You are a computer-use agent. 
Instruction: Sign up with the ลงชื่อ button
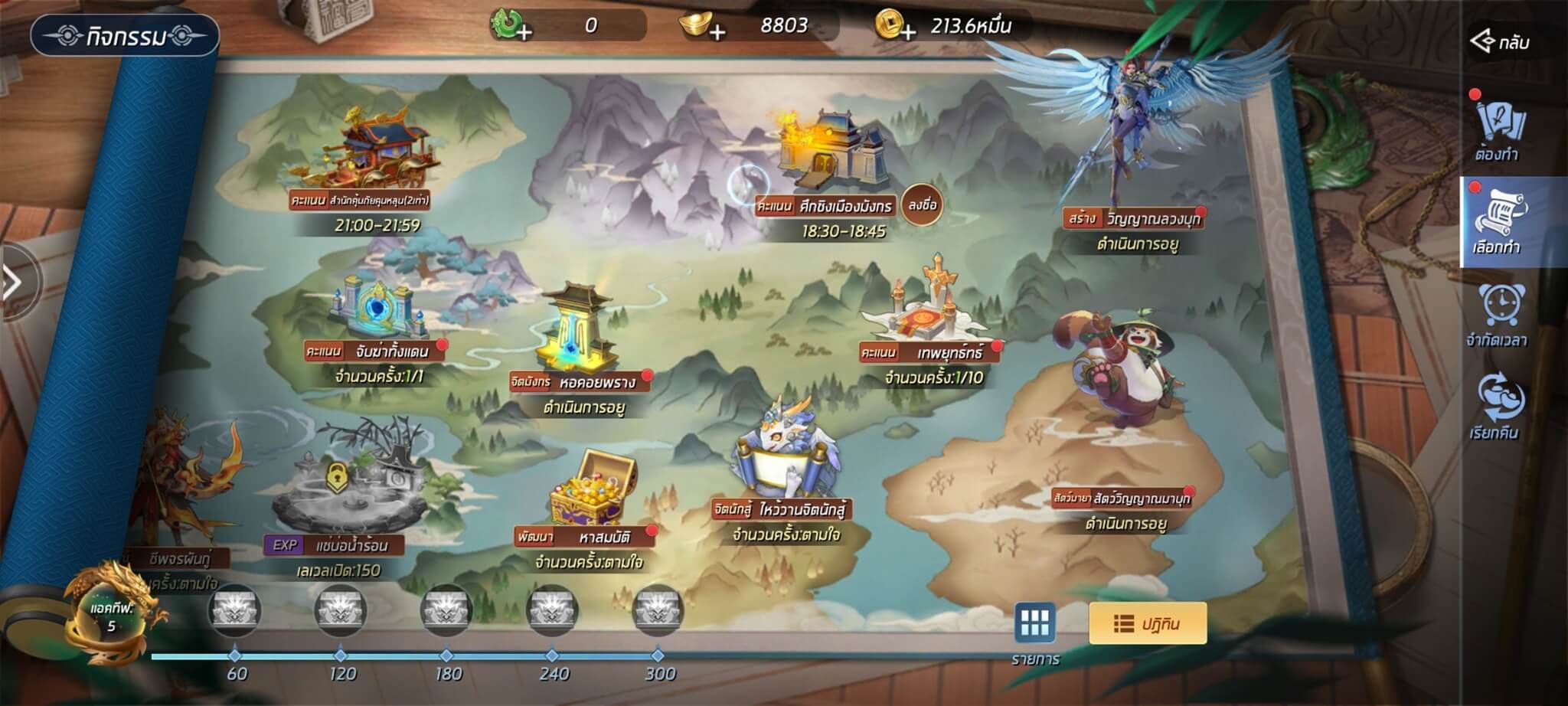click(x=921, y=204)
